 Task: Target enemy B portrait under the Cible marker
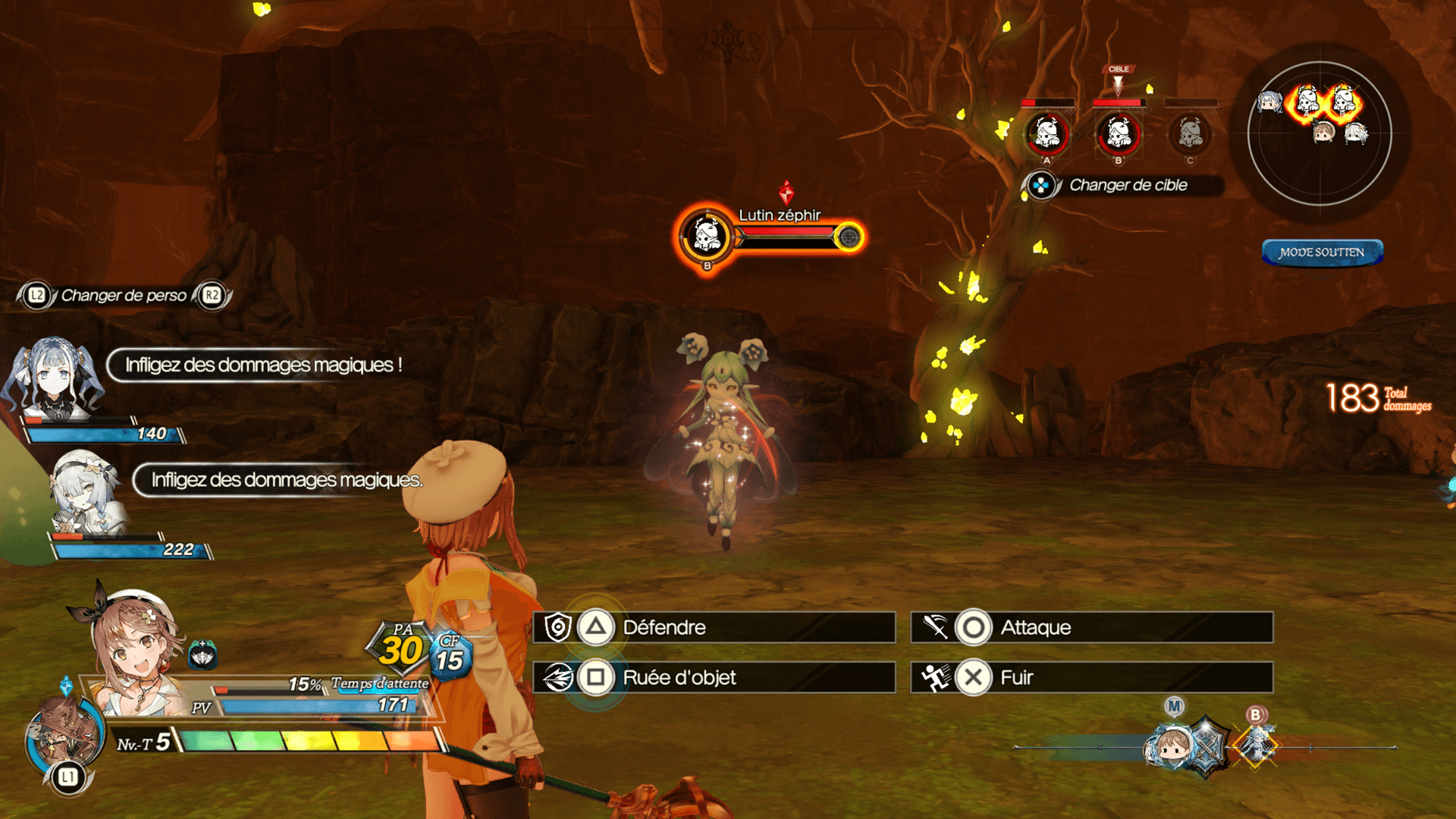1119,134
